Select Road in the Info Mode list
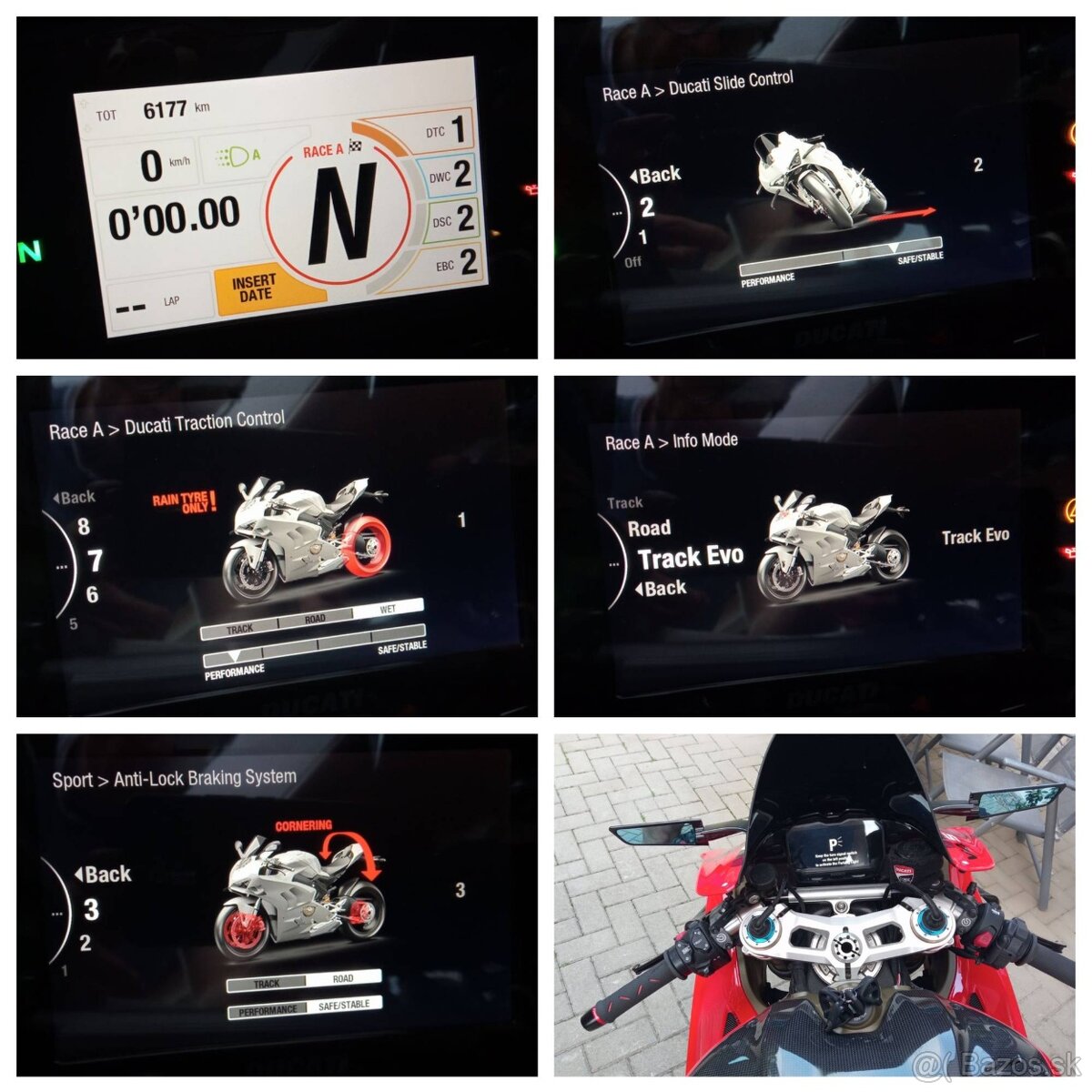Image resolution: width=1092 pixels, height=1092 pixels. (x=649, y=529)
